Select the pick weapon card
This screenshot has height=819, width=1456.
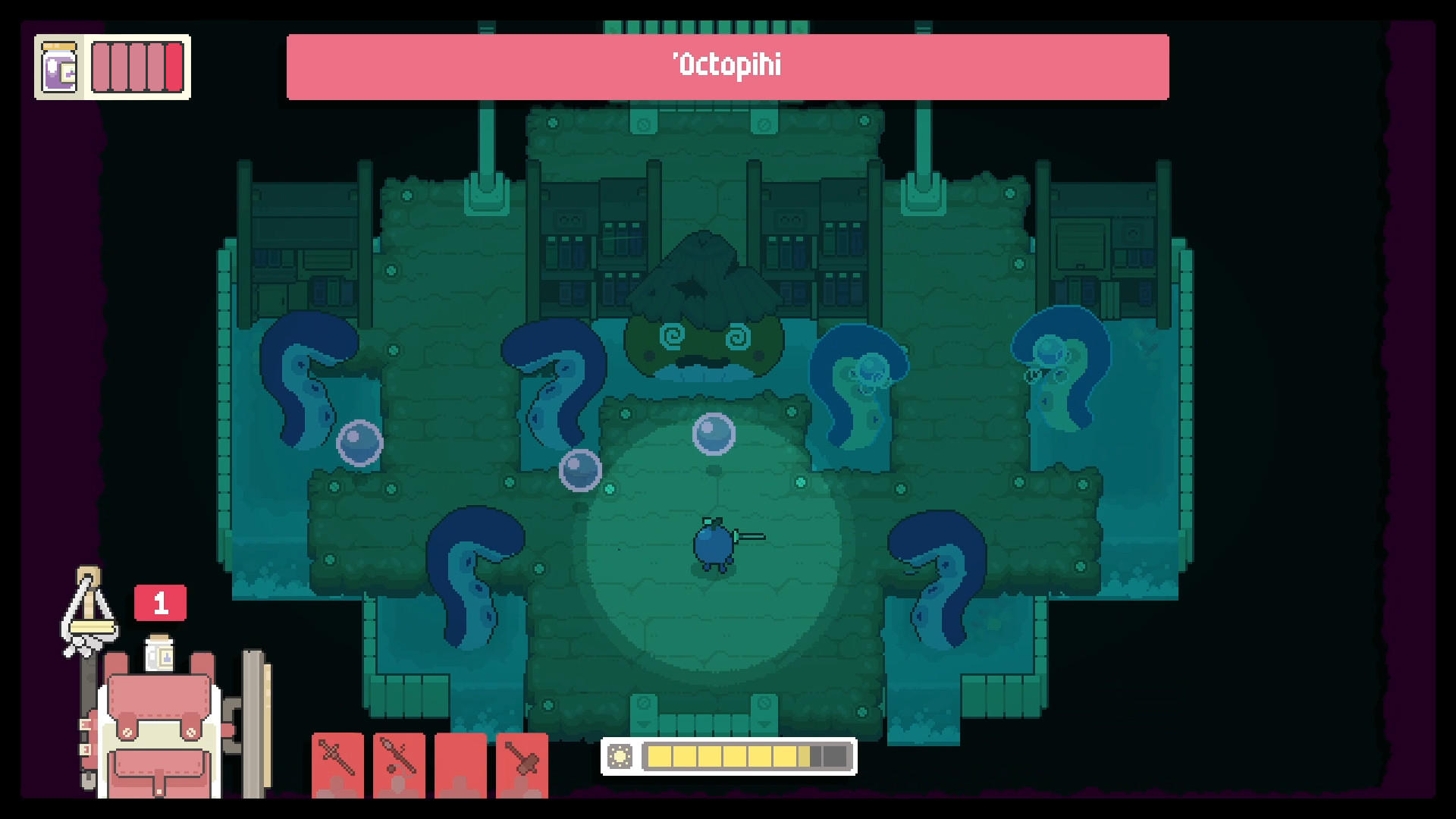(400, 766)
